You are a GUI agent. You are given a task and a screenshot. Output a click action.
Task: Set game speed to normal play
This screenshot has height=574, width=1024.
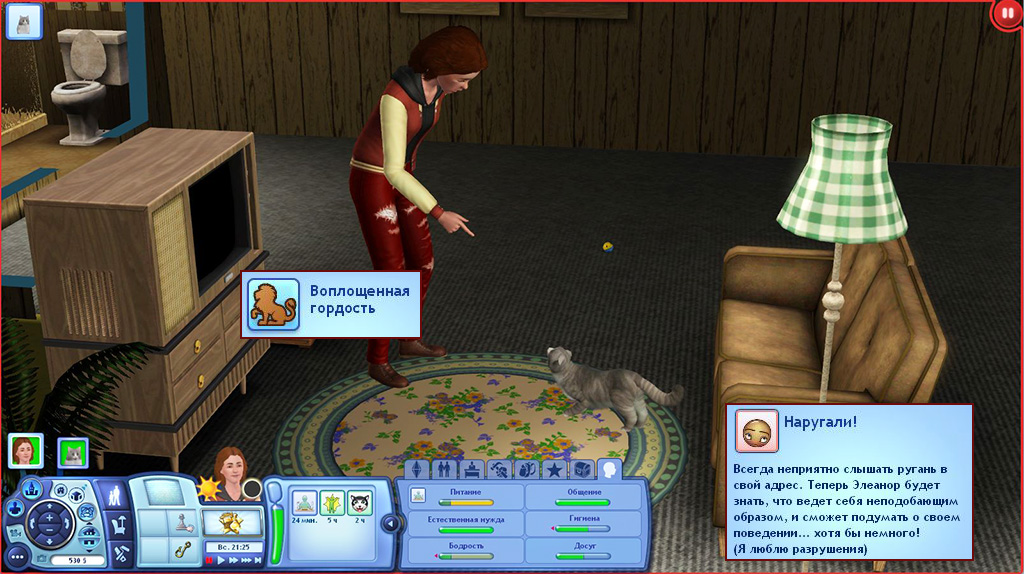point(222,561)
